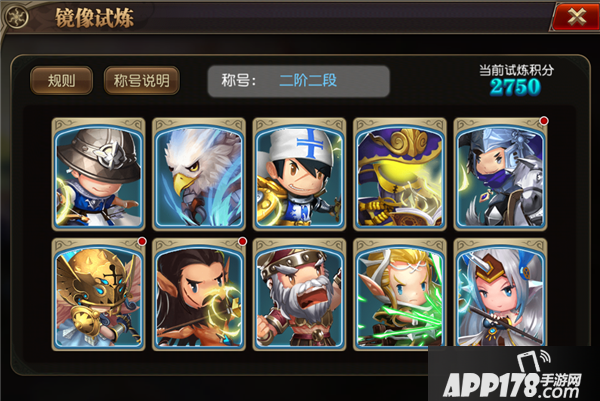Show the 称号说明 title explanation

(142, 80)
